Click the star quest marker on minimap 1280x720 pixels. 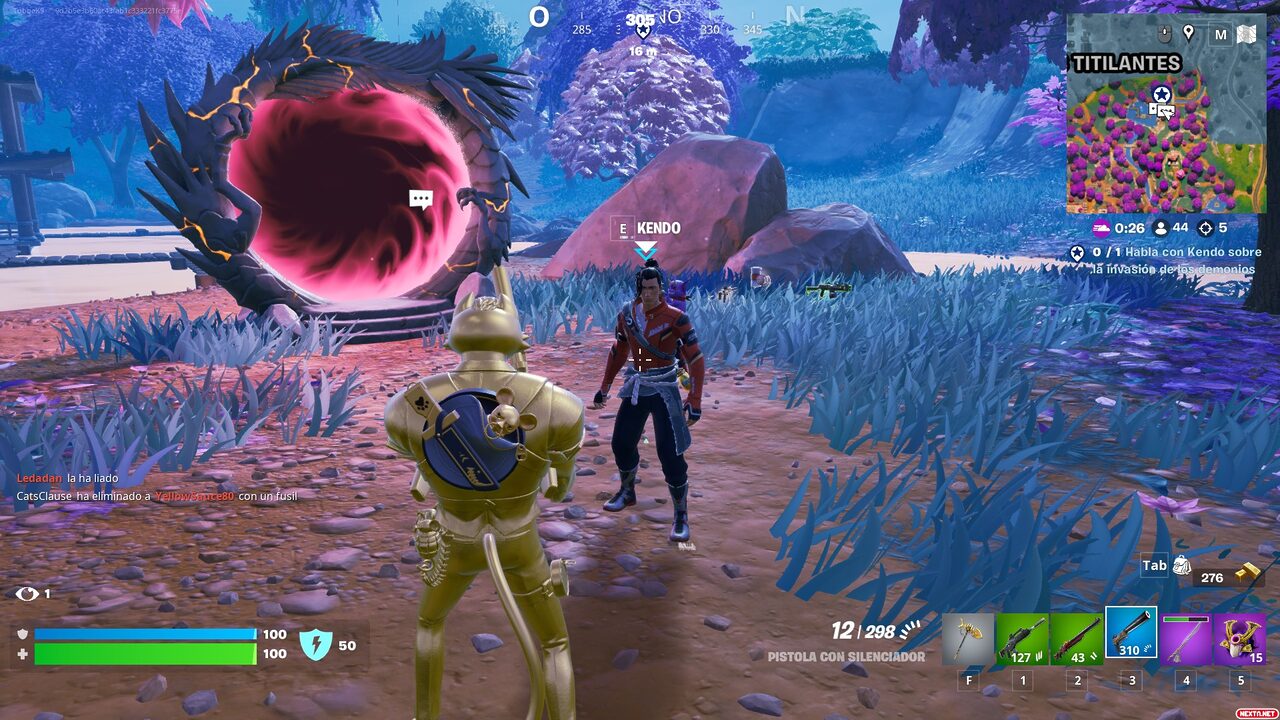pyautogui.click(x=1161, y=93)
